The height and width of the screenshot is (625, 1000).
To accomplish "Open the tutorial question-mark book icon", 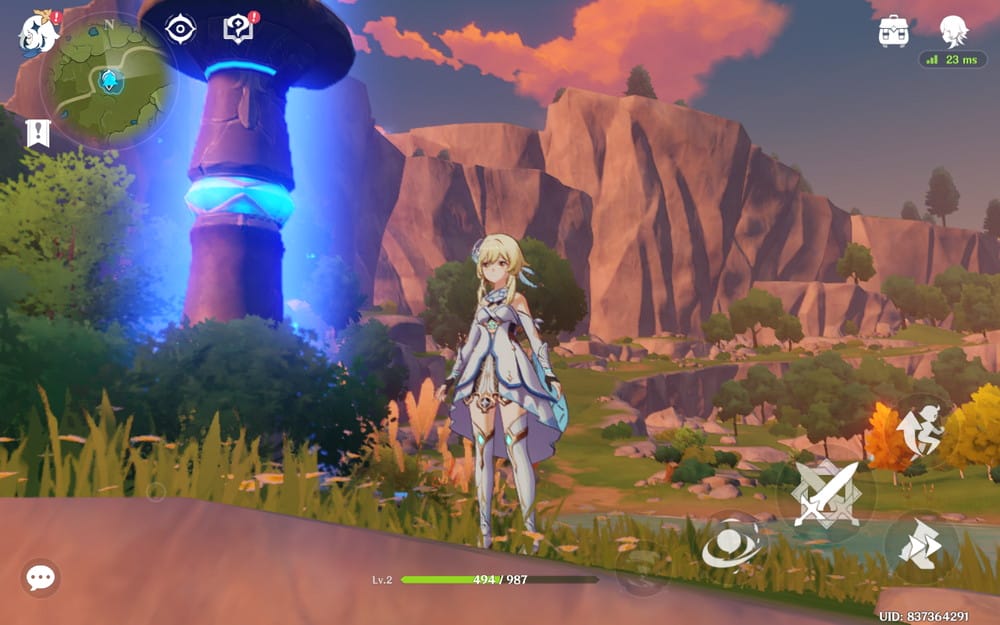I will 238,29.
